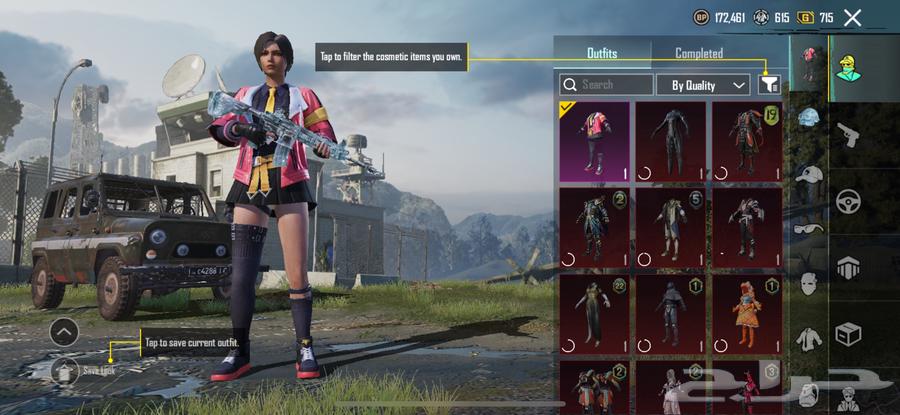Open the jacket tops category
The height and width of the screenshot is (415, 900).
click(x=809, y=338)
